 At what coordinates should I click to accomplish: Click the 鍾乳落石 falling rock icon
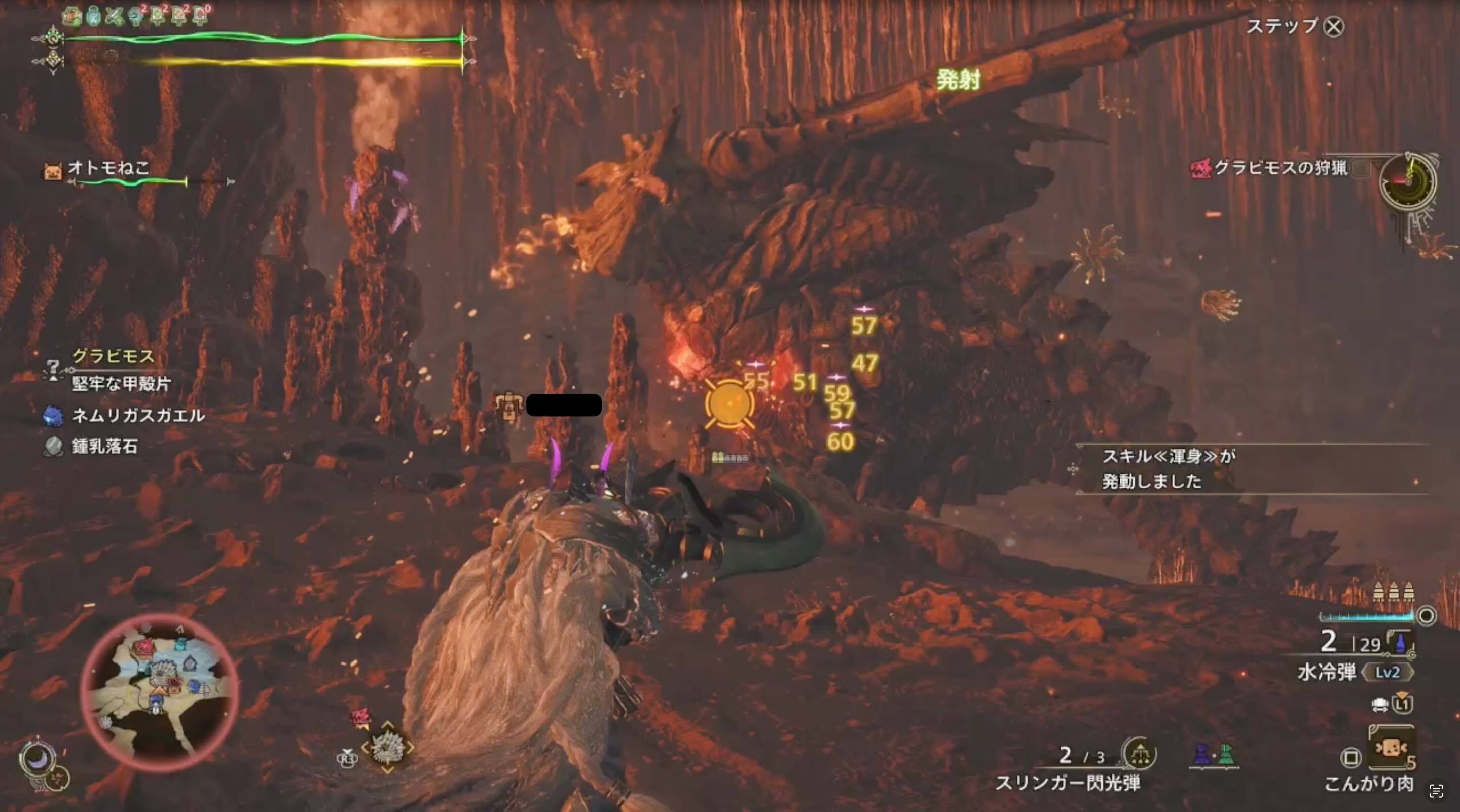click(54, 447)
